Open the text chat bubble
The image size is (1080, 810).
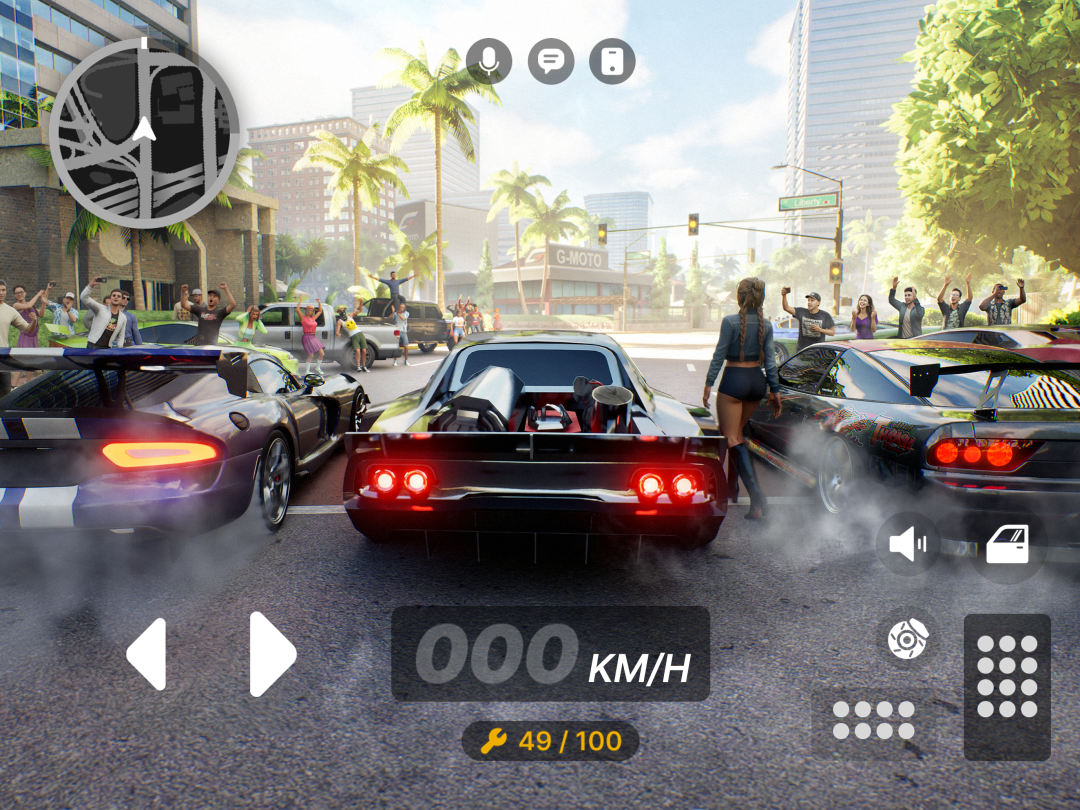(550, 61)
